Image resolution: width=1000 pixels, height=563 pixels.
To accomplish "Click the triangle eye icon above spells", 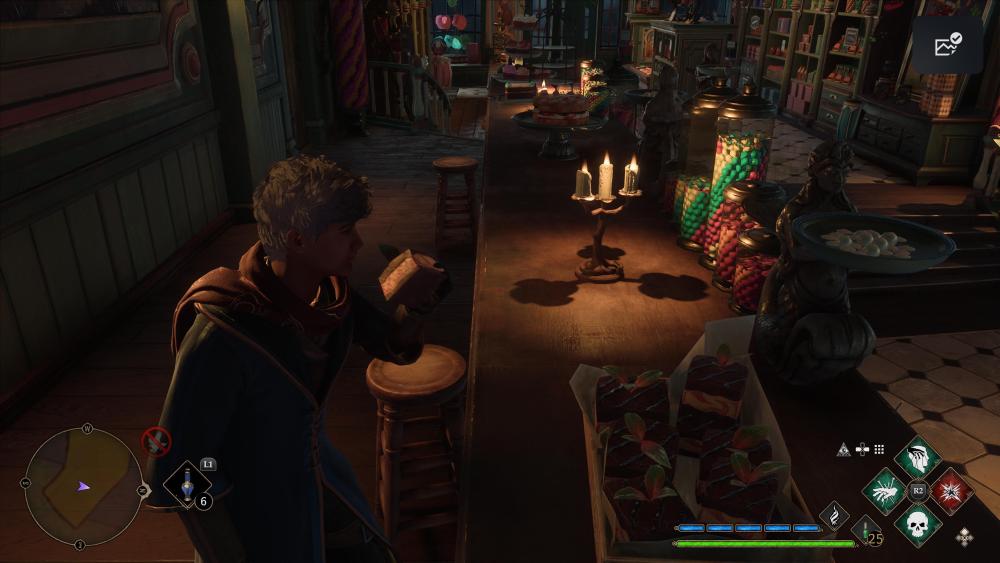I will pyautogui.click(x=843, y=450).
